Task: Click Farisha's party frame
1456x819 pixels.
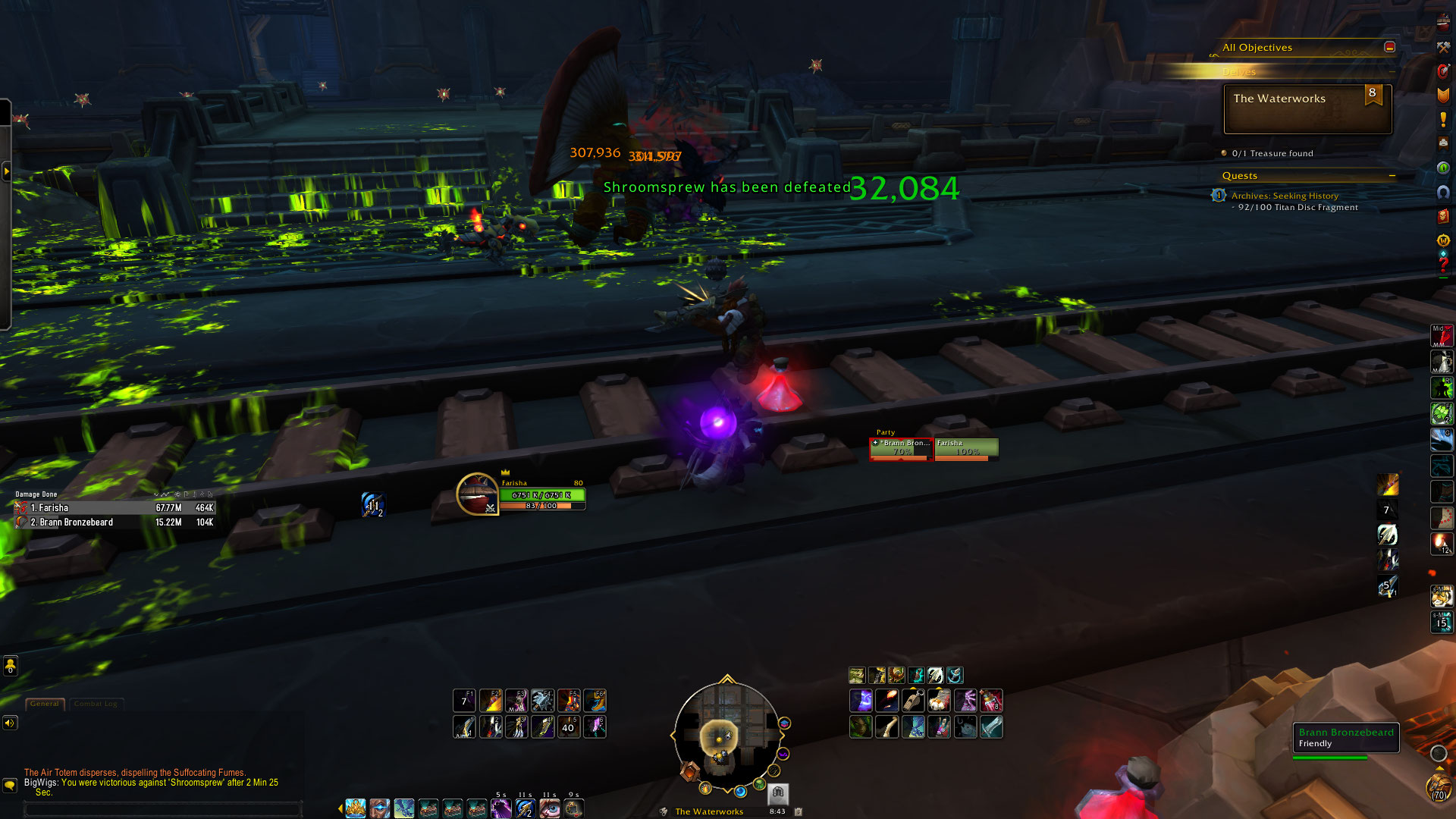Action: click(966, 449)
